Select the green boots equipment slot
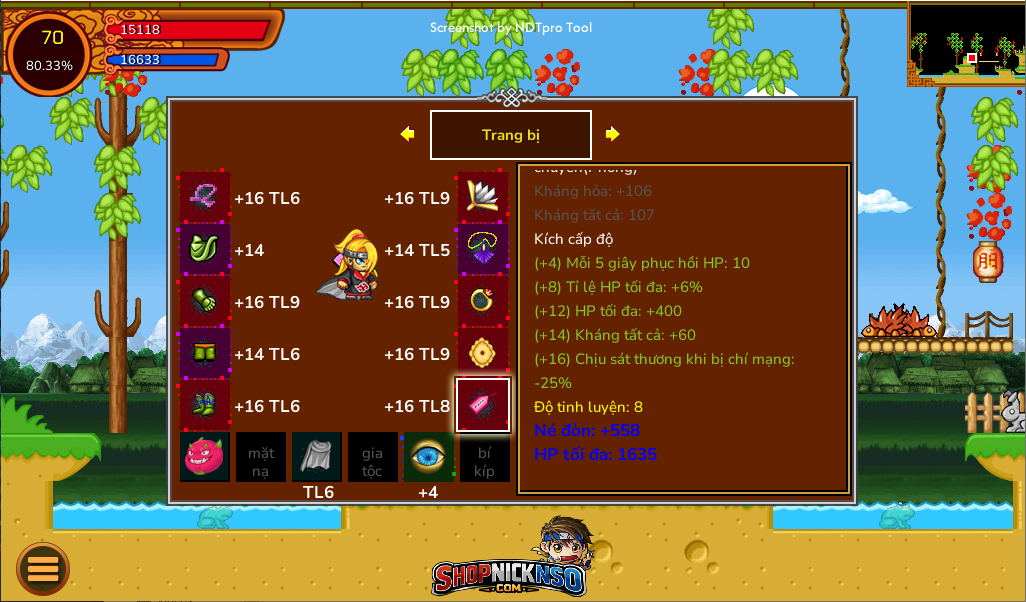 (x=205, y=405)
